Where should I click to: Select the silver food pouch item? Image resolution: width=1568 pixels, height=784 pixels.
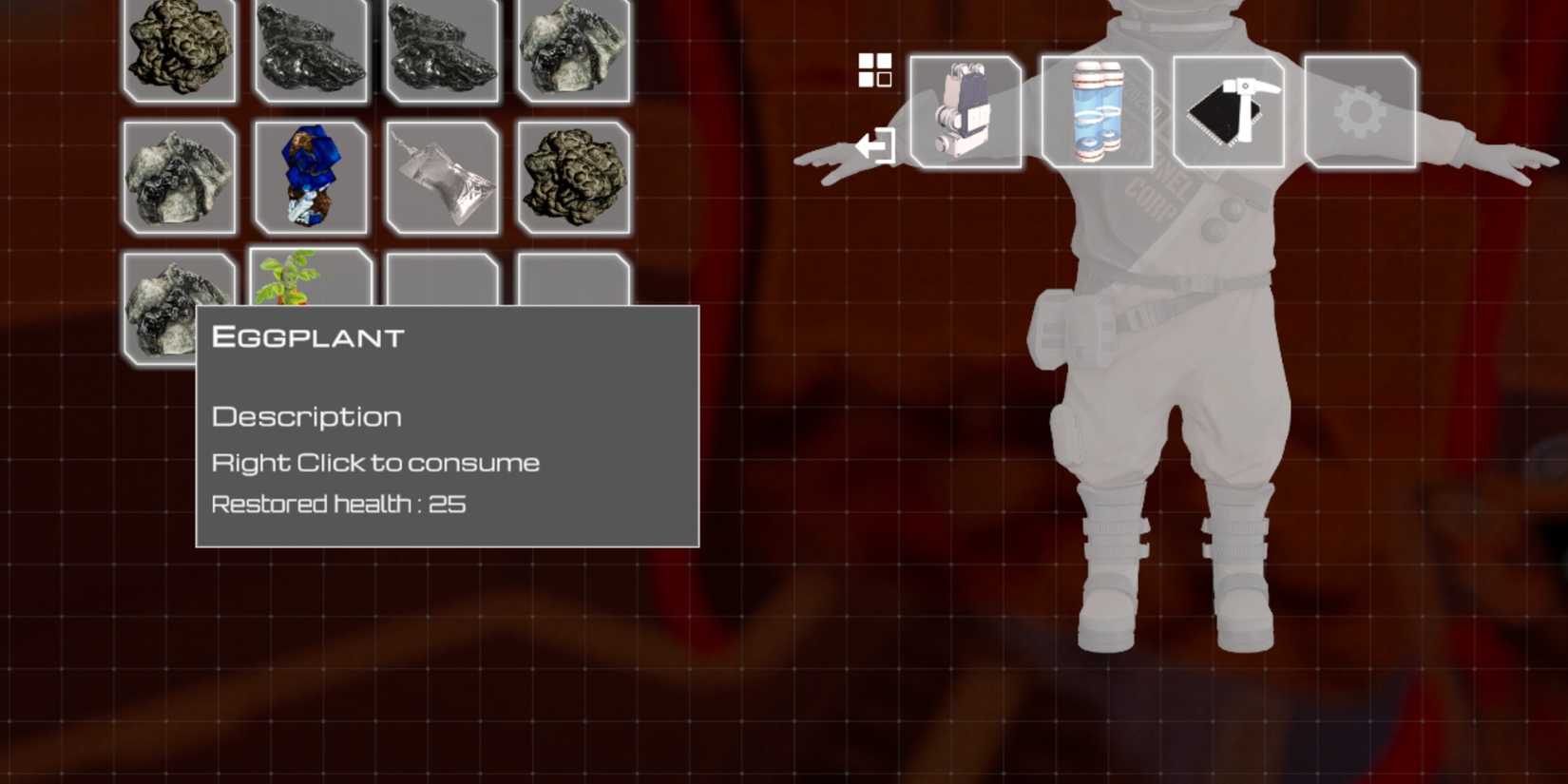[x=442, y=176]
